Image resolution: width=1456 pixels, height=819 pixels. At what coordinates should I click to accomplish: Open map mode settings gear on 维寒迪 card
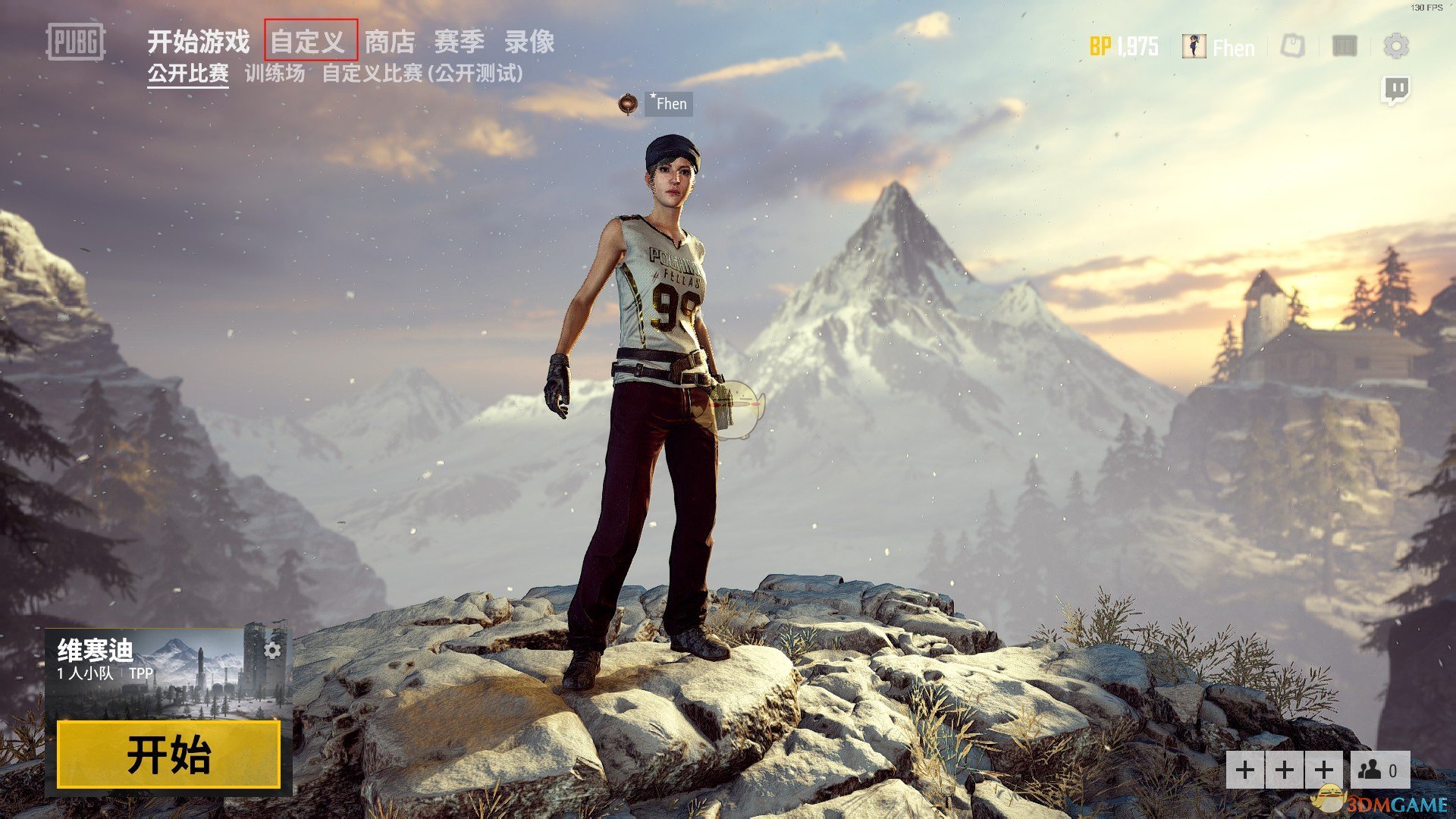coord(273,650)
